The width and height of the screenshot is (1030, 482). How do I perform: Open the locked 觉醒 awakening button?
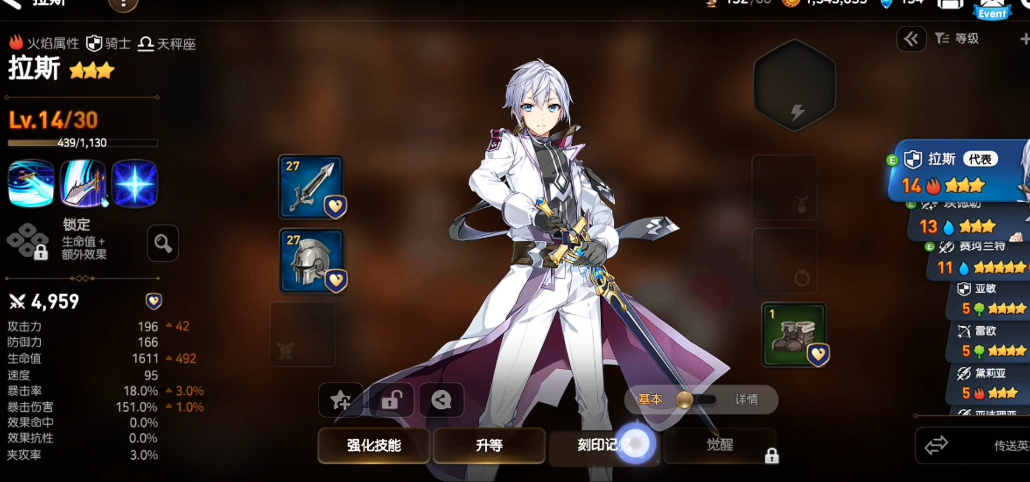[720, 445]
